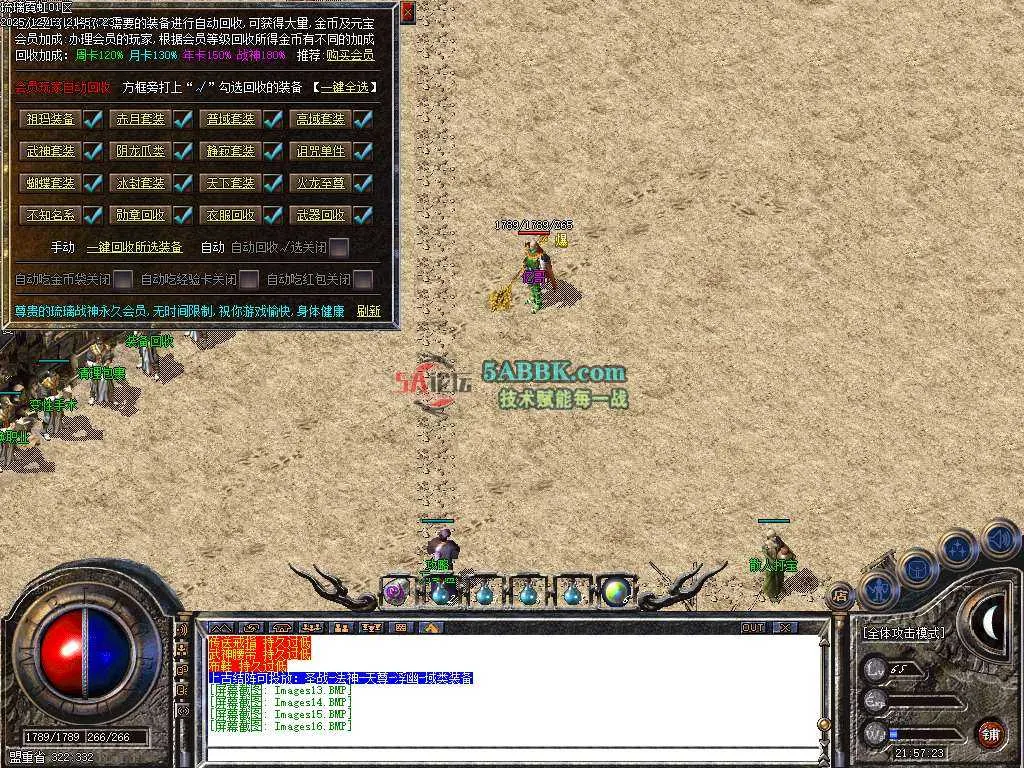Click the 武神套装 category button
The width and height of the screenshot is (1024, 768).
pyautogui.click(x=51, y=152)
